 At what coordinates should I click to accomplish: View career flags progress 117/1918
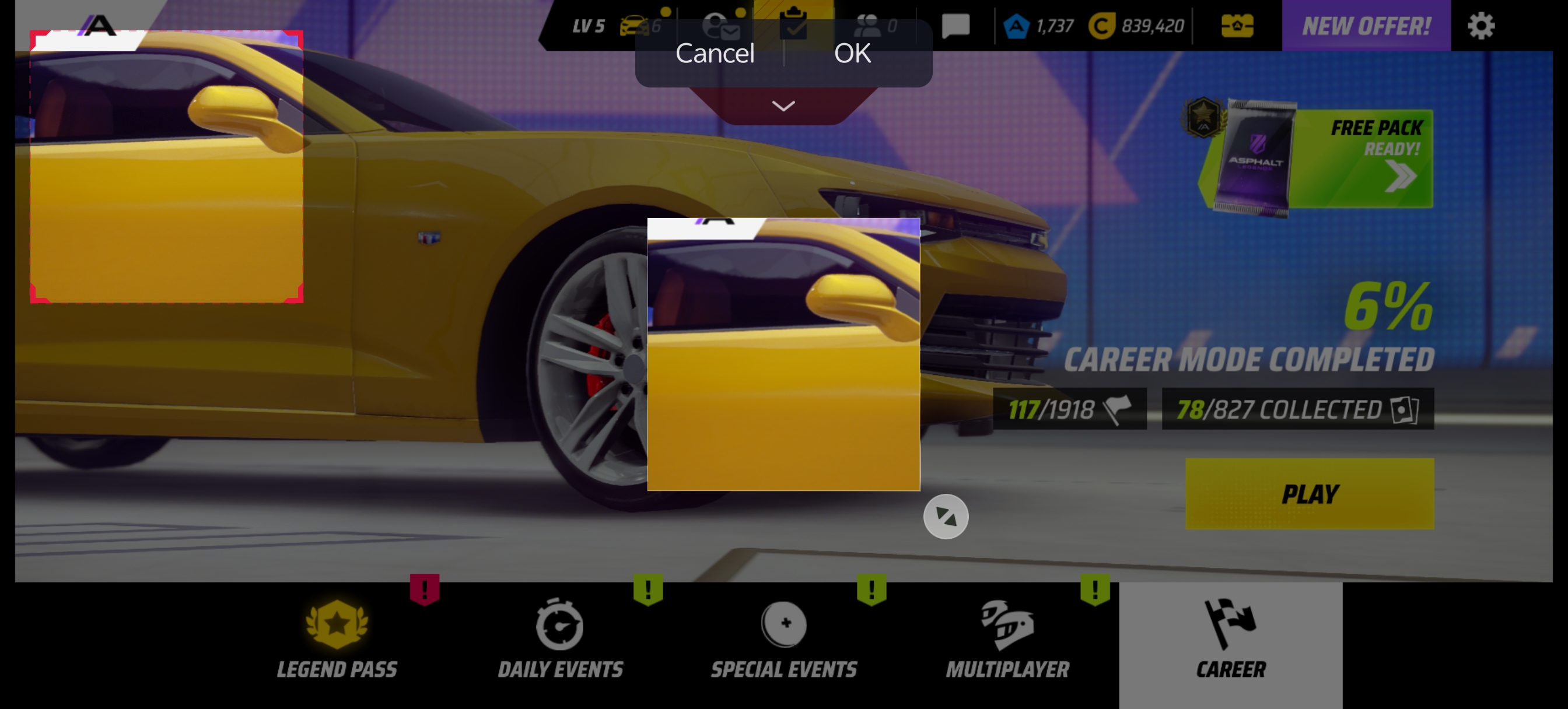point(1069,409)
